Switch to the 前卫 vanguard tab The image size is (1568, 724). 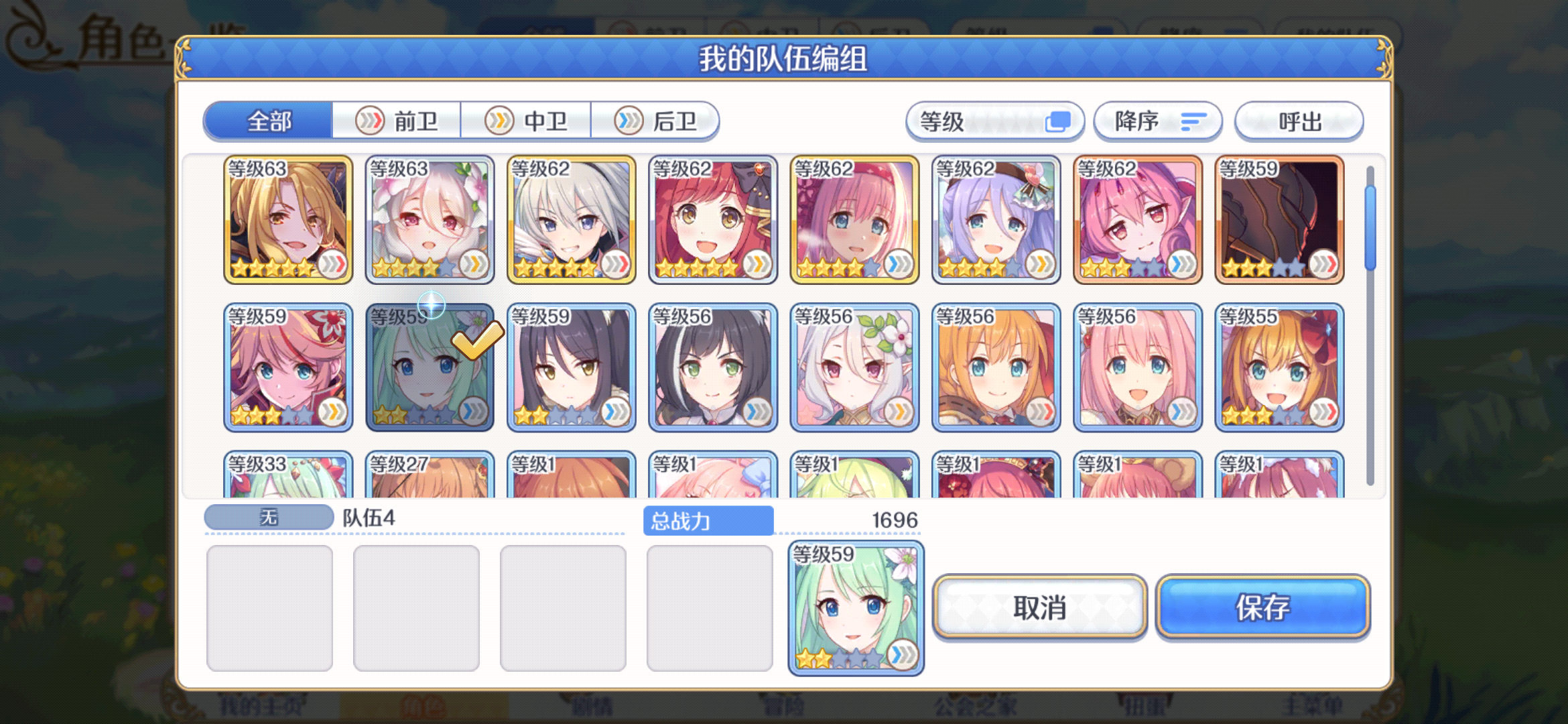[x=397, y=121]
